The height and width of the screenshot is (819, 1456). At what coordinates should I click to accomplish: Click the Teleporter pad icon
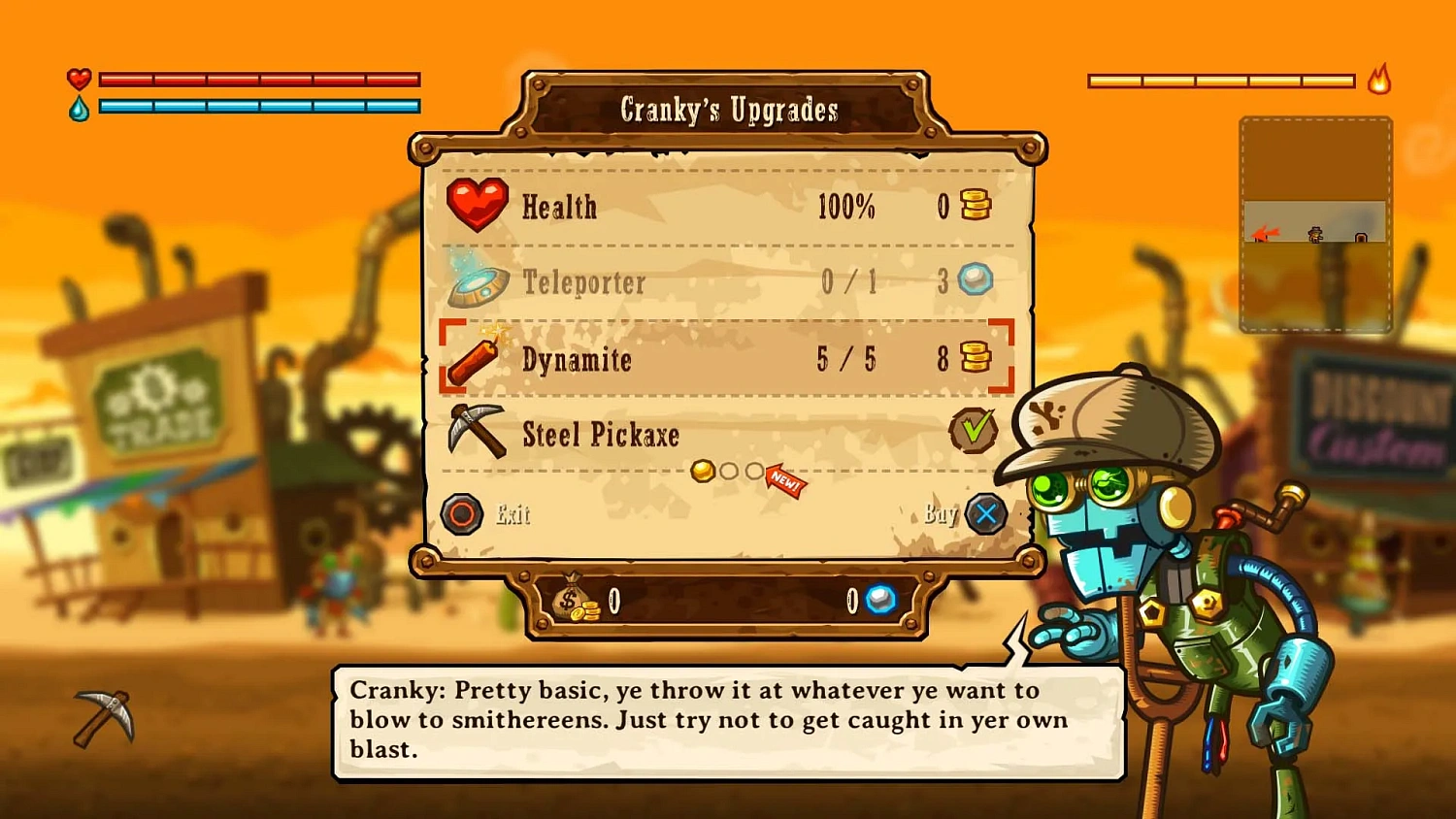tap(478, 279)
